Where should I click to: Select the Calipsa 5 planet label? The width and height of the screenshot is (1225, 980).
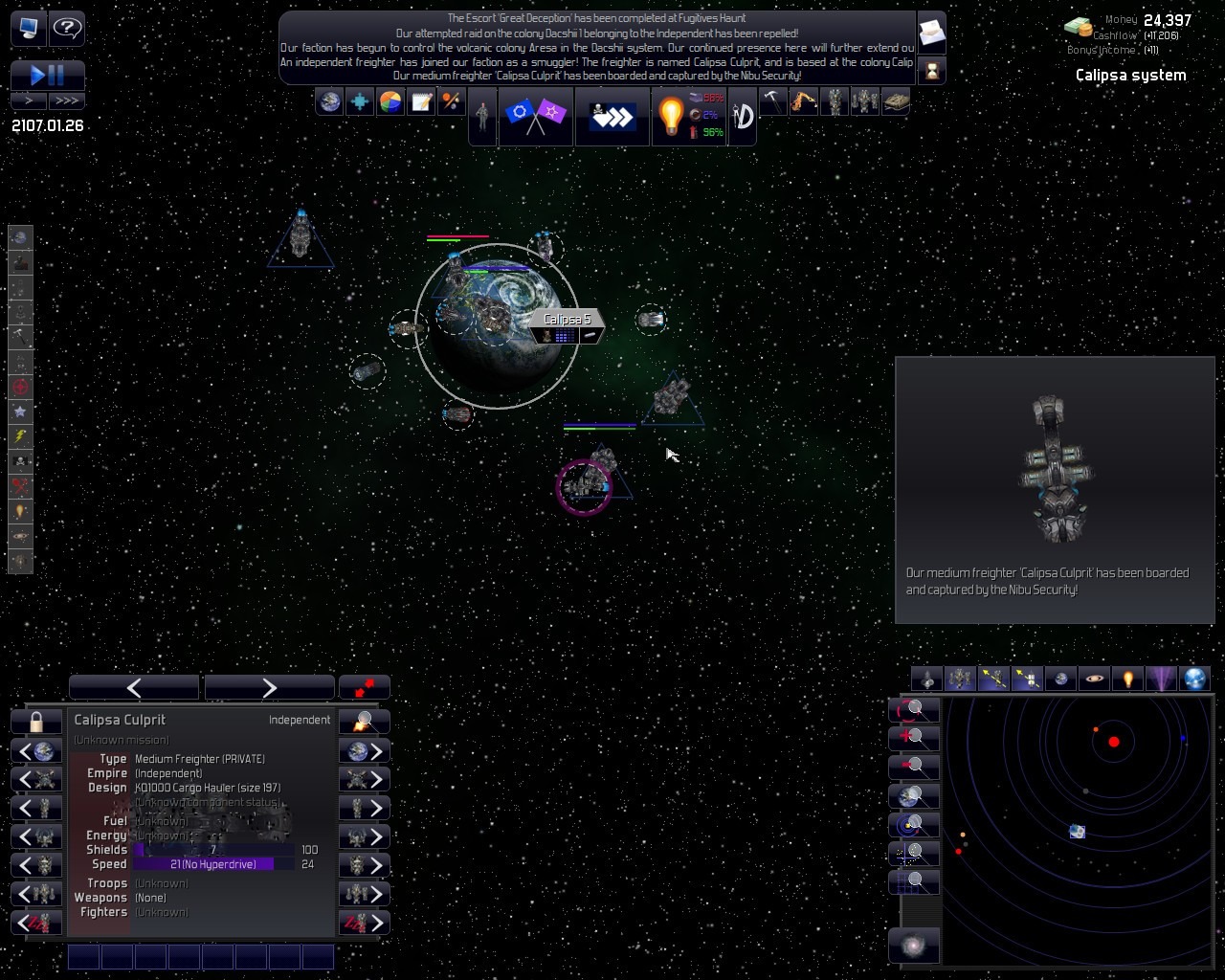pyautogui.click(x=567, y=319)
